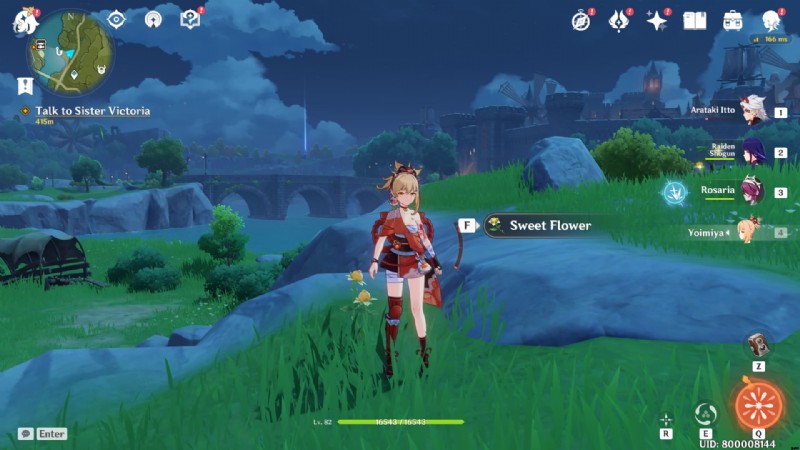Open the winged battle pass icon

pyautogui.click(x=619, y=20)
